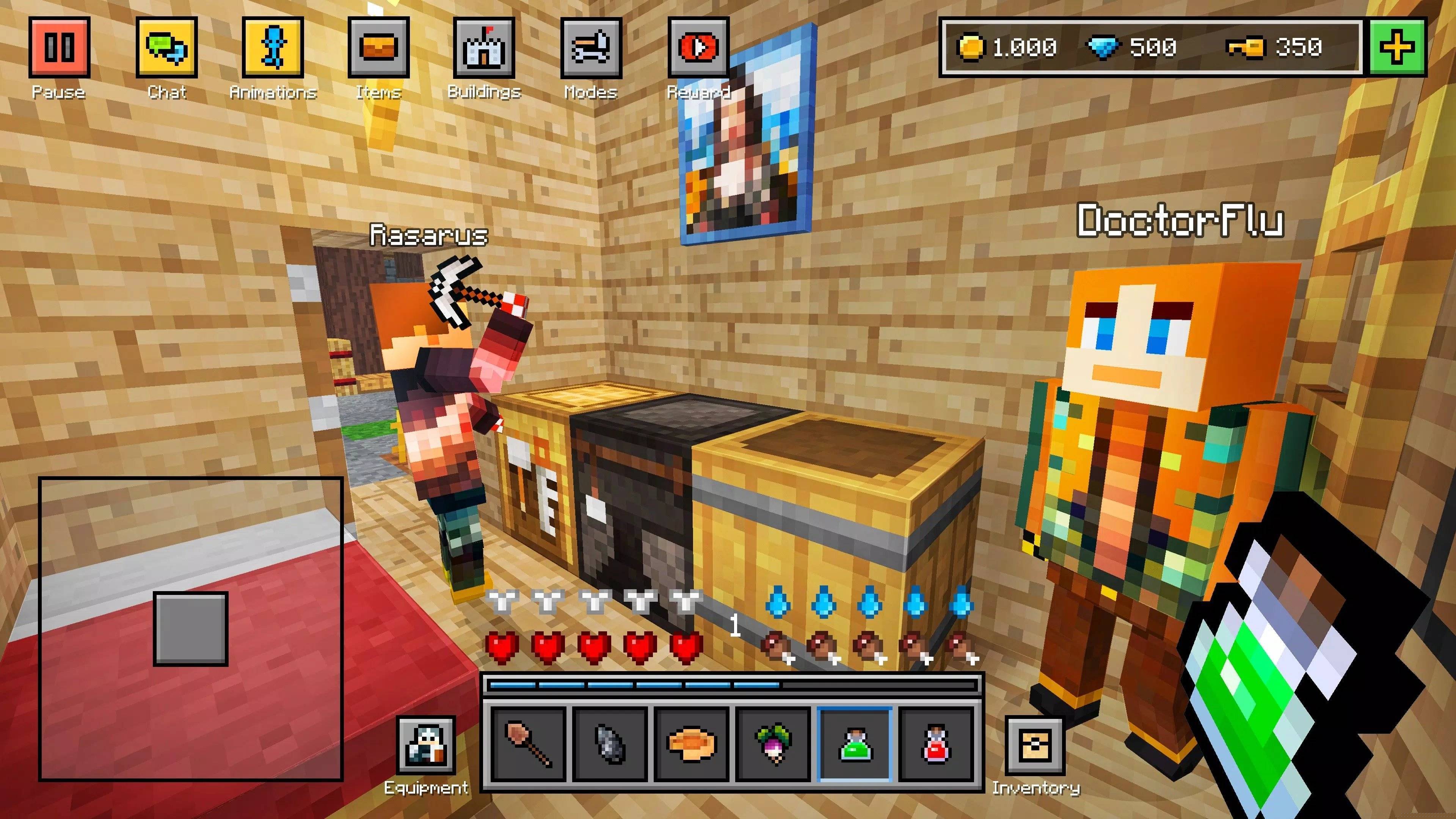Open the Inventory

point(1035,745)
